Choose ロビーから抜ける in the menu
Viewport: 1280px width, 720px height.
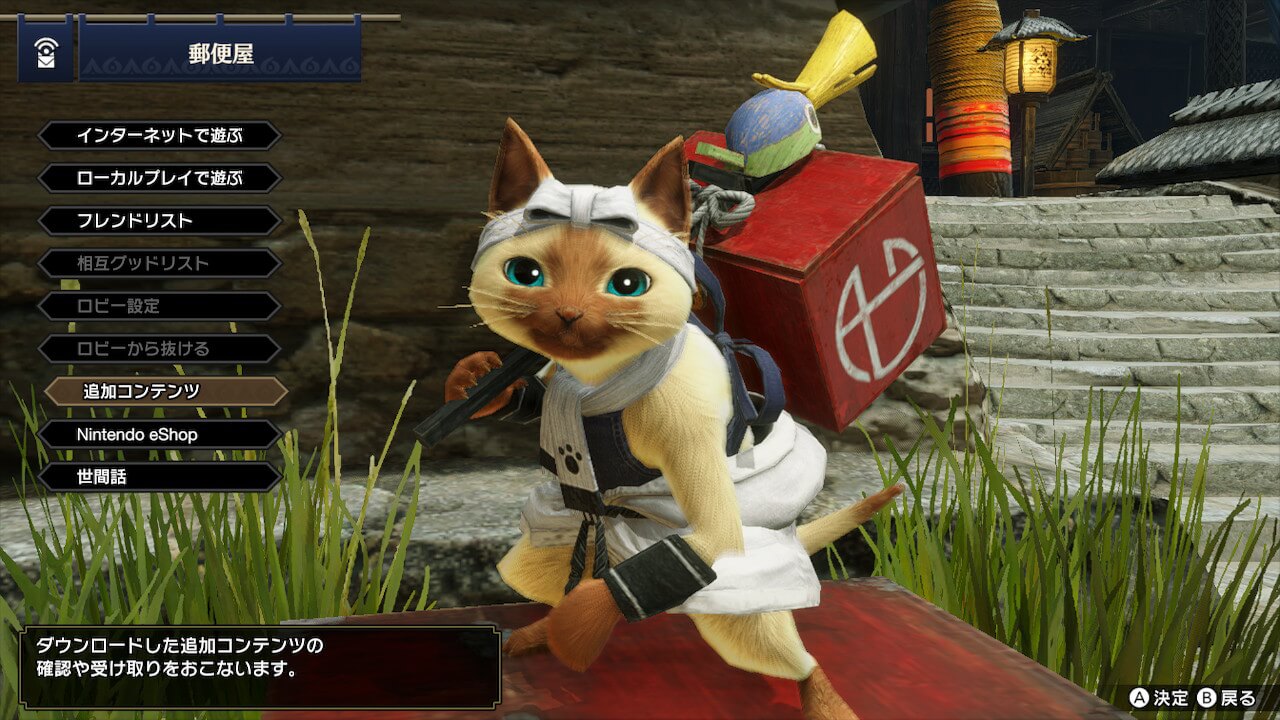pos(159,349)
